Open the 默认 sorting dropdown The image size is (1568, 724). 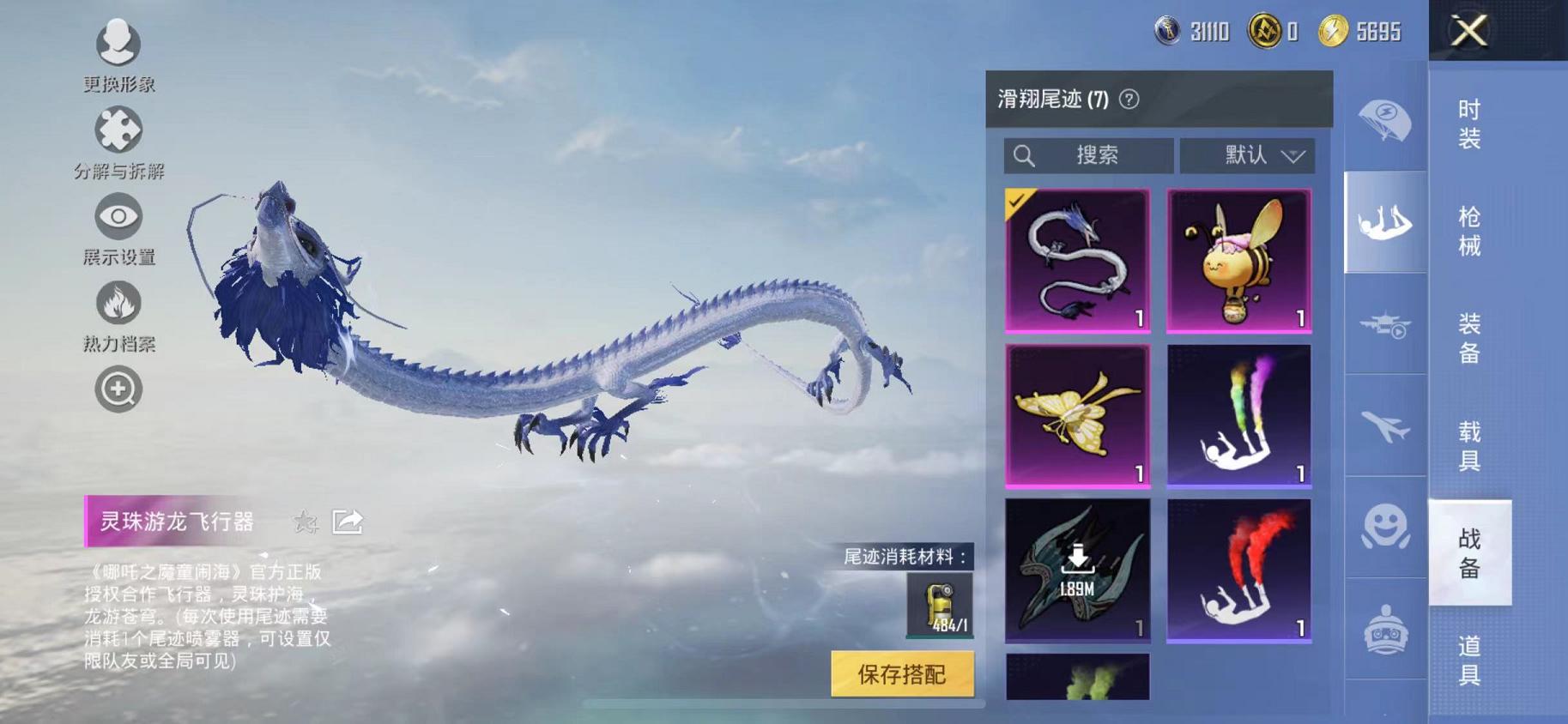click(x=1249, y=155)
